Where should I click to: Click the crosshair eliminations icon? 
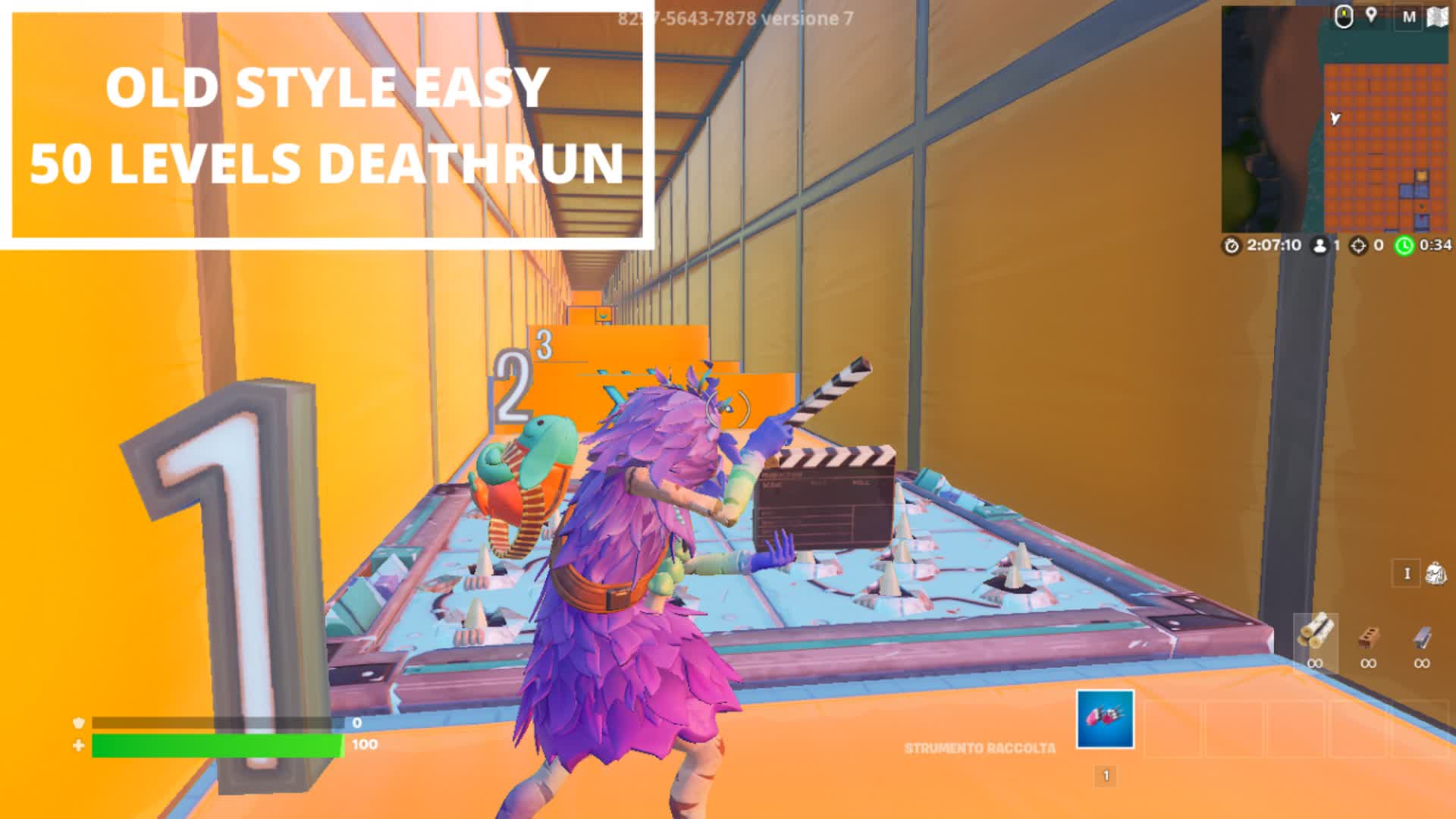click(x=1358, y=244)
